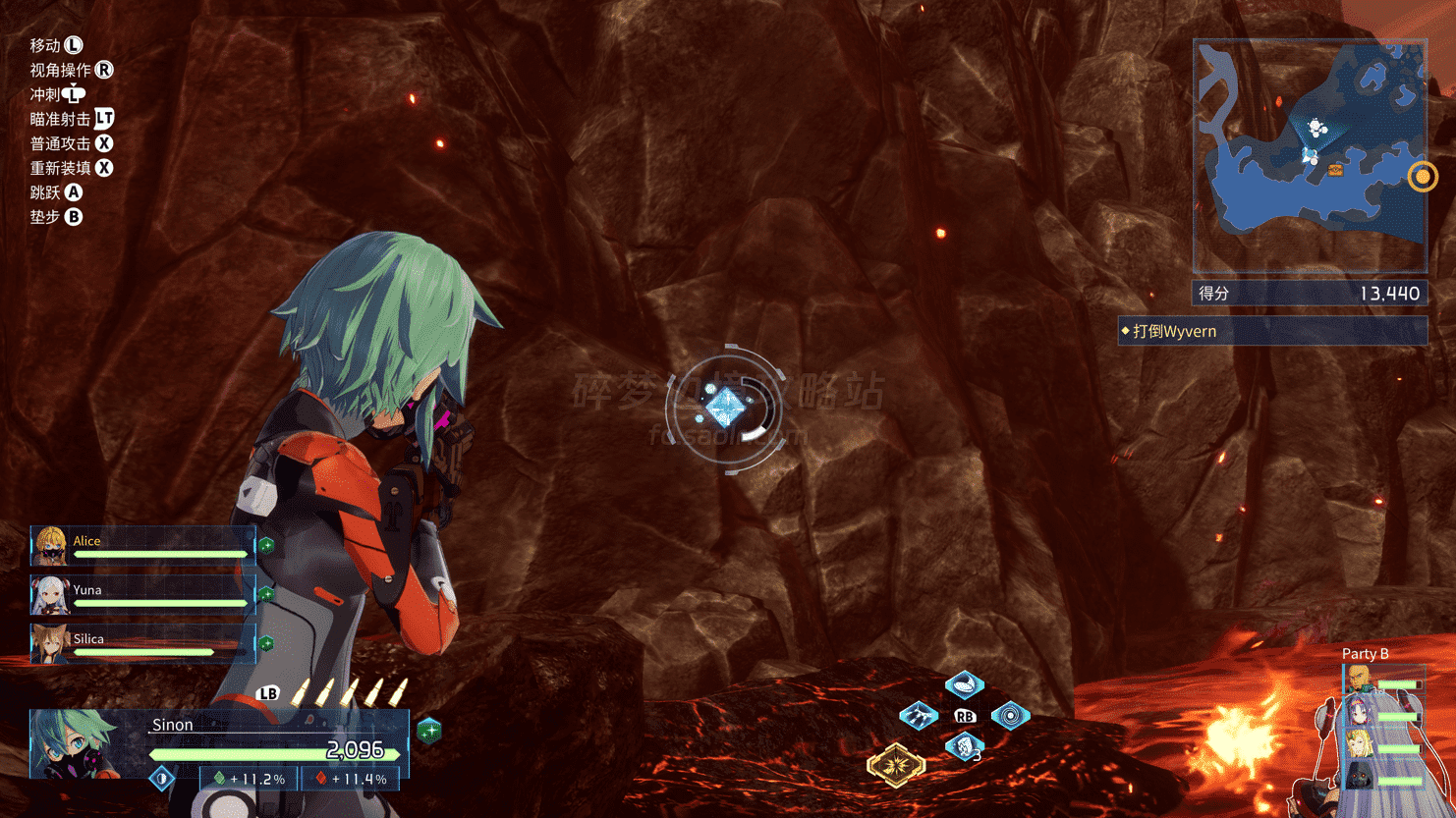
Task: Select the bald member portrait in Party B
Action: tap(1359, 678)
